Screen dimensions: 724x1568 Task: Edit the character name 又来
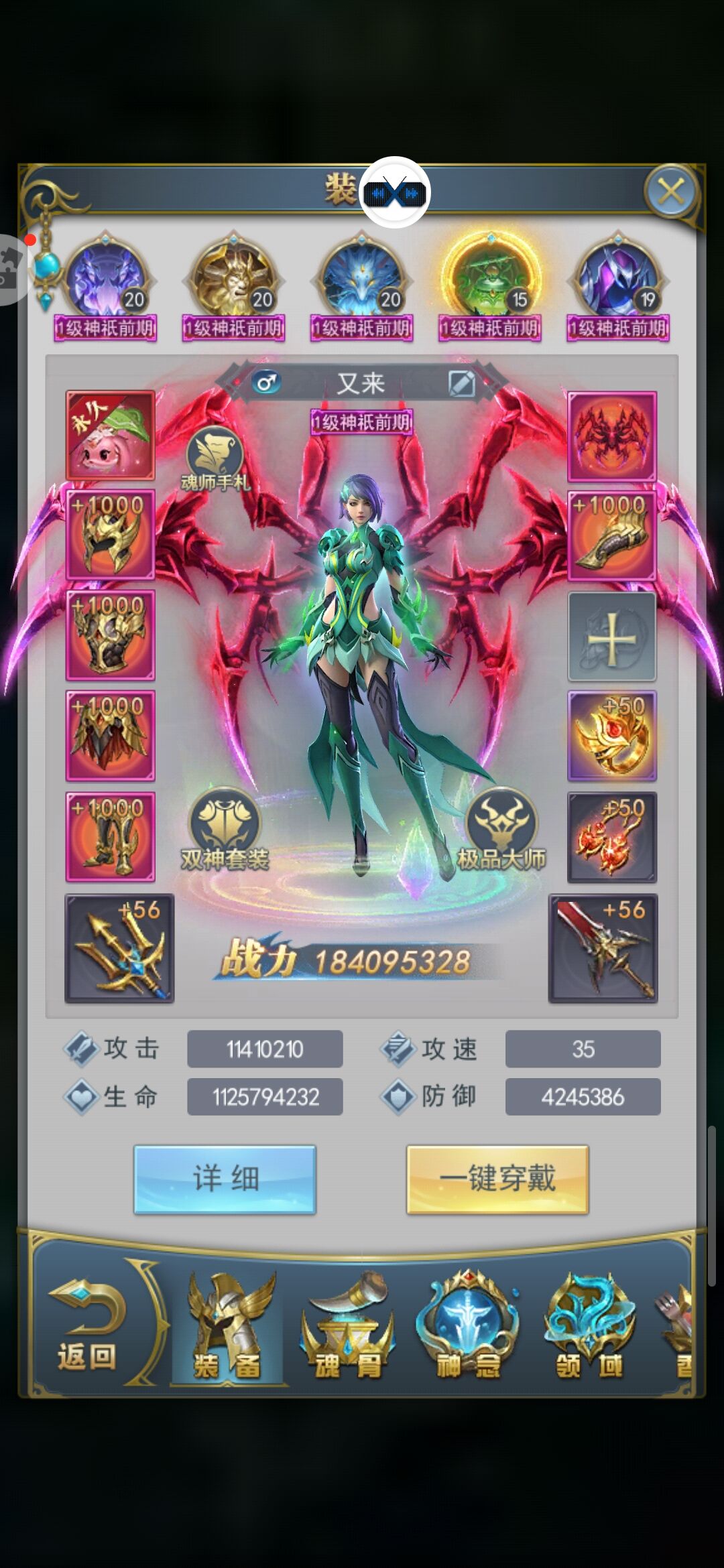461,384
